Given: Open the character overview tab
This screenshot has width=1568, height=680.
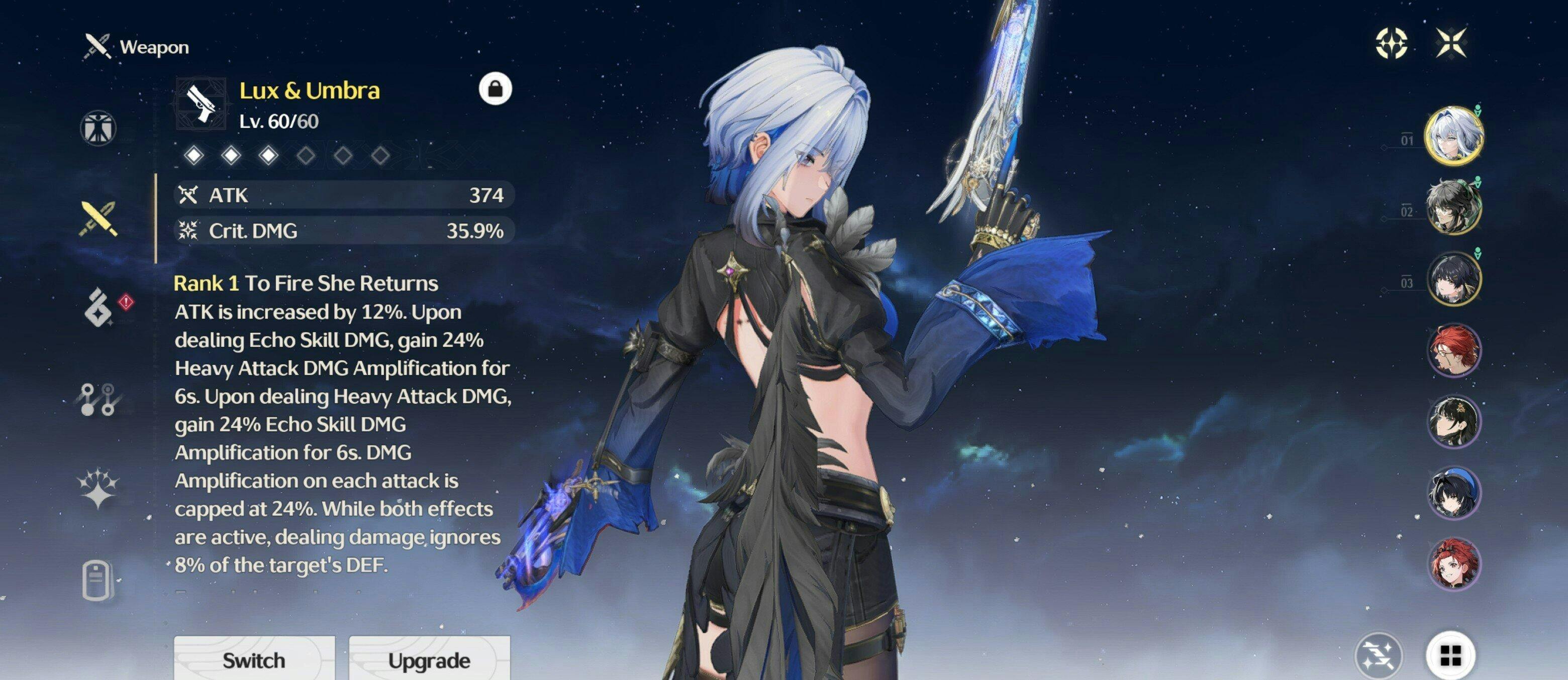Looking at the screenshot, I should click(98, 129).
